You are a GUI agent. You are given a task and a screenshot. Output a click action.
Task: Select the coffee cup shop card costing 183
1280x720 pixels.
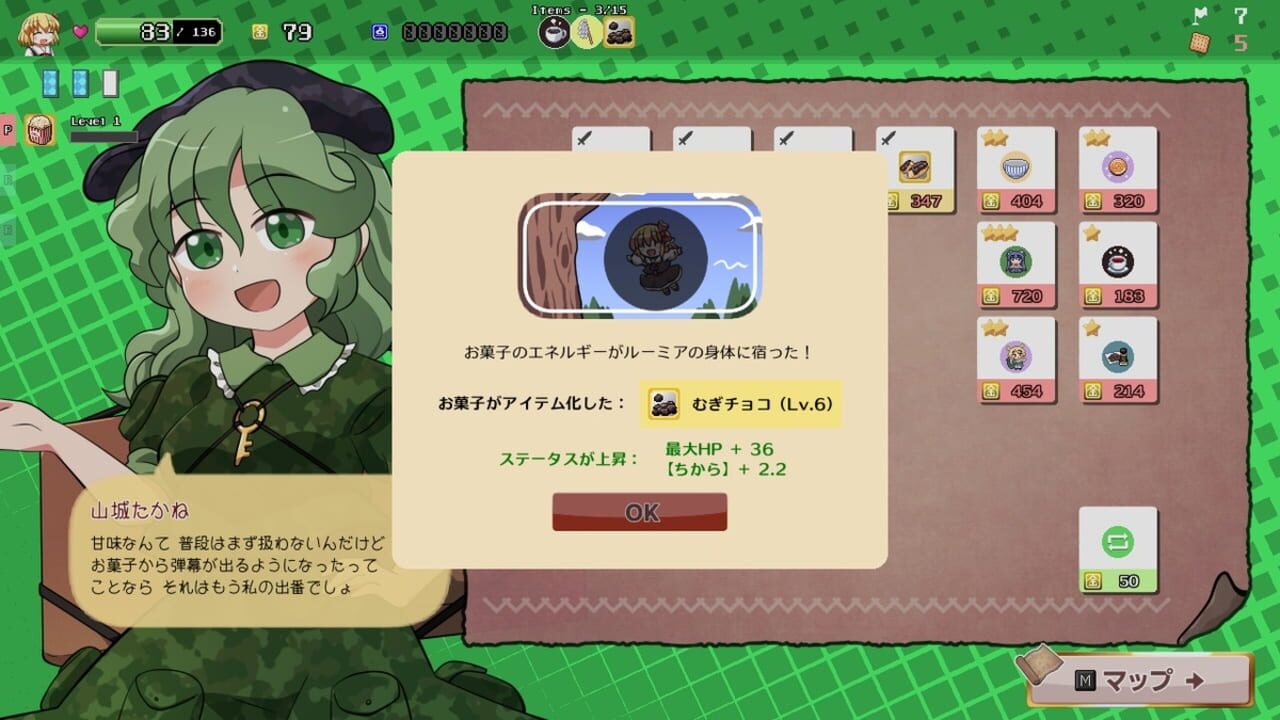1117,262
